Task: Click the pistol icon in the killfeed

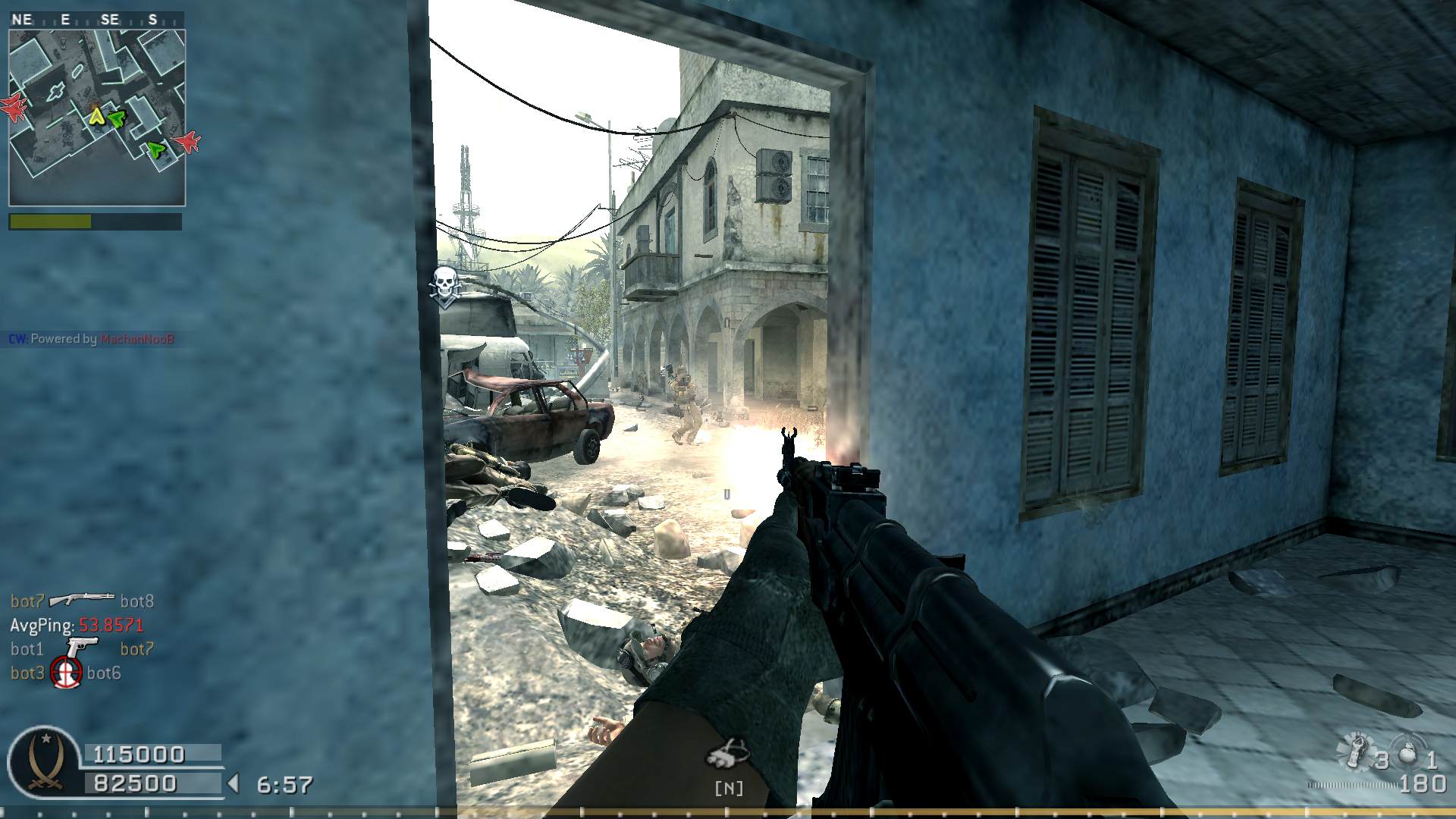Action: 82,647
